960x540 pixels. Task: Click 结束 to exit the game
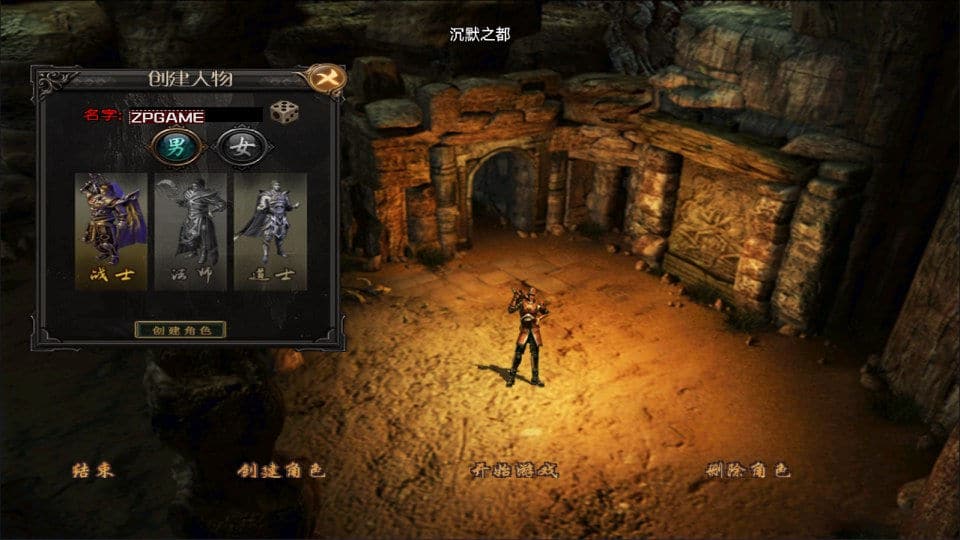tap(92, 470)
